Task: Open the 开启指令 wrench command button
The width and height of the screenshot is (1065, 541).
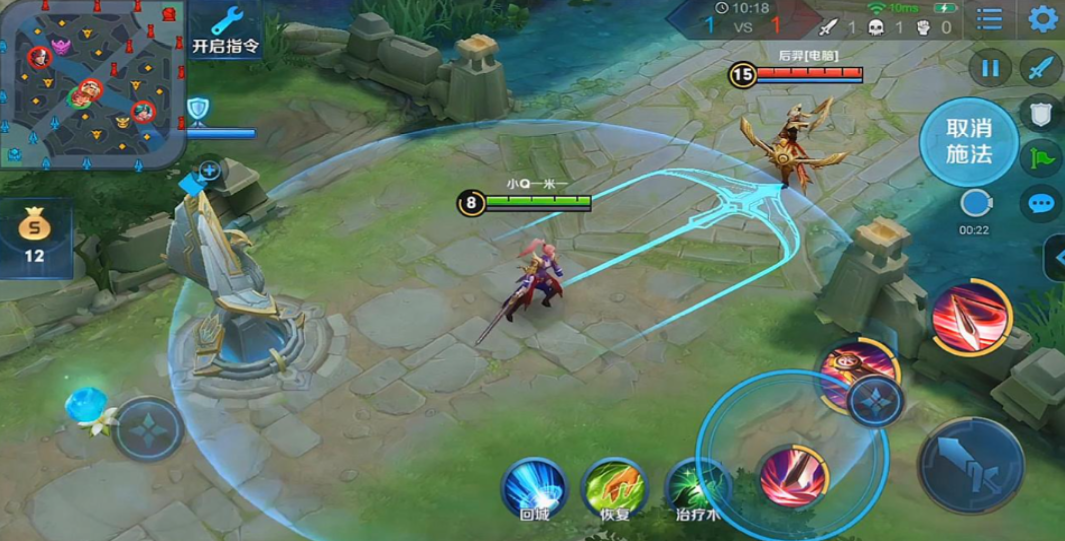Action: [225, 30]
